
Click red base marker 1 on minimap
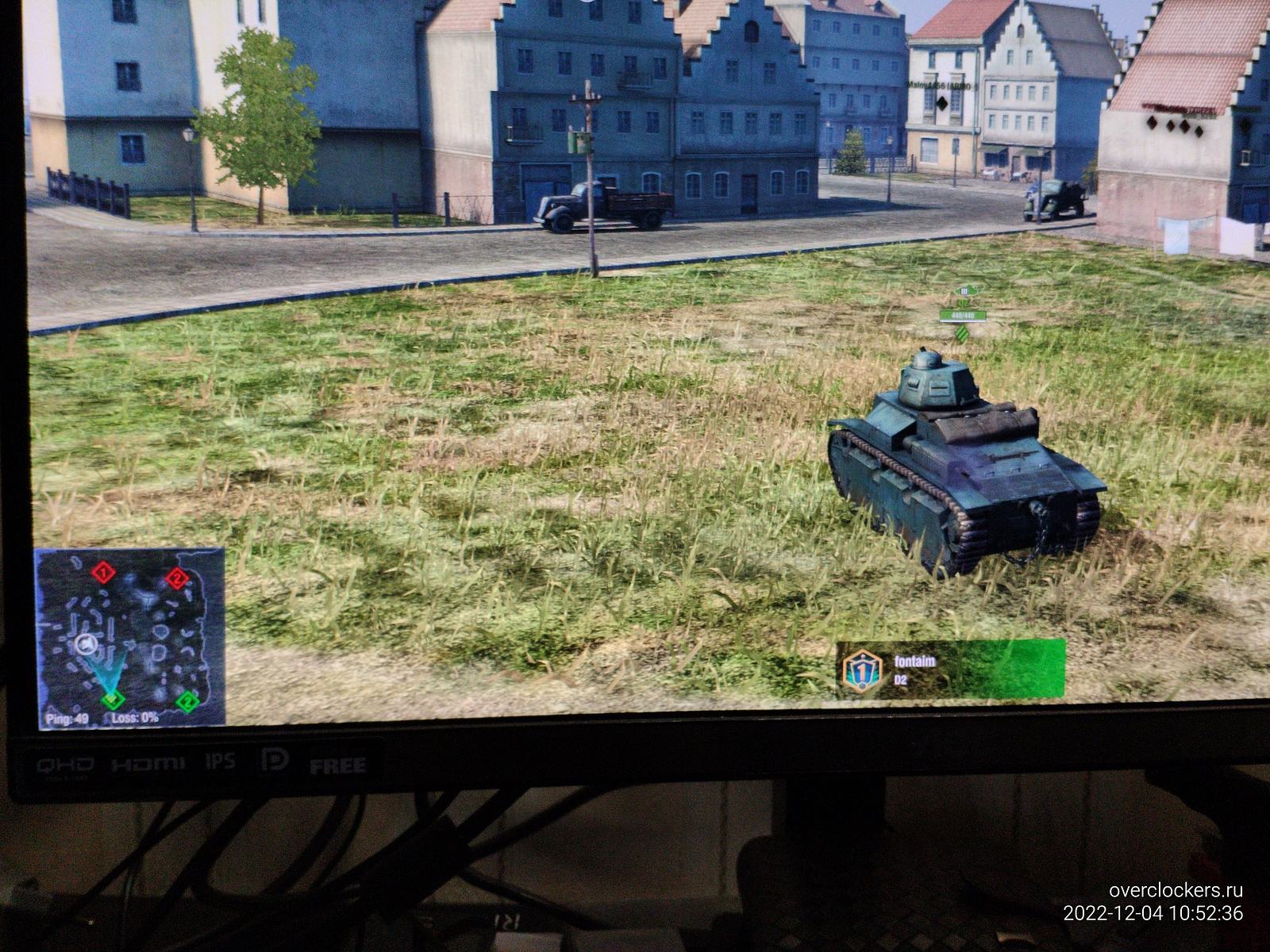point(101,573)
